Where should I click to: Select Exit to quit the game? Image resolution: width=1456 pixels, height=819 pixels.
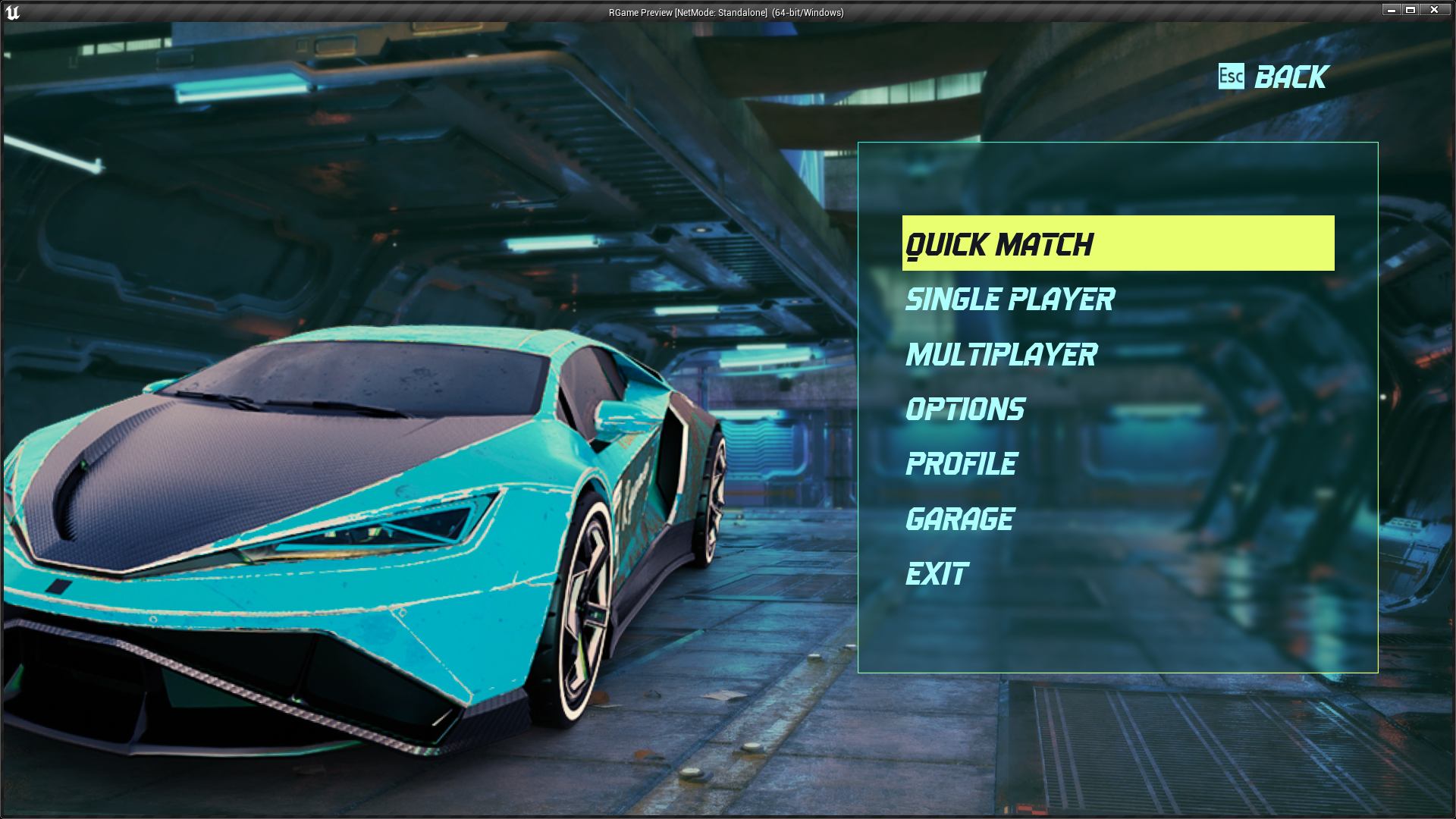pyautogui.click(x=937, y=574)
